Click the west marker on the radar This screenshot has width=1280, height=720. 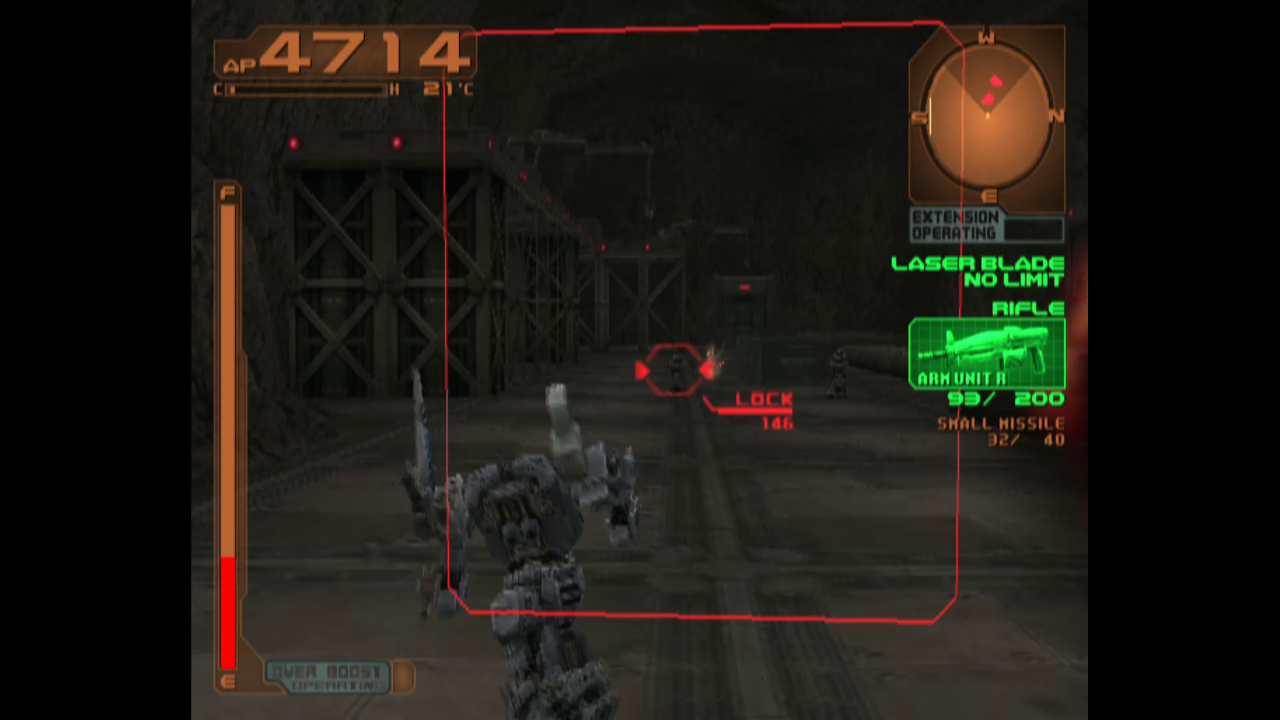click(986, 38)
